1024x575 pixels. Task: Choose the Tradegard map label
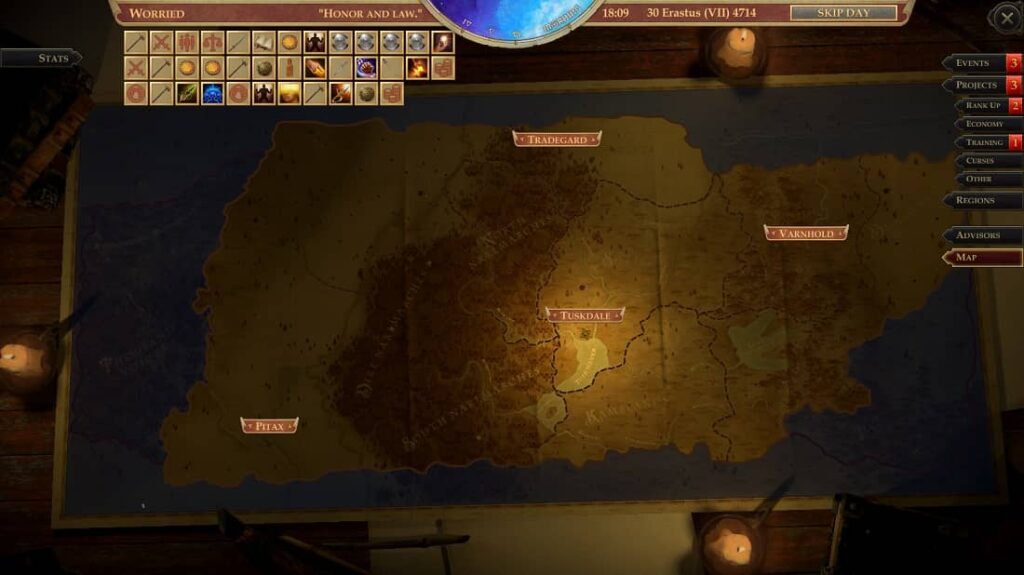coord(557,139)
